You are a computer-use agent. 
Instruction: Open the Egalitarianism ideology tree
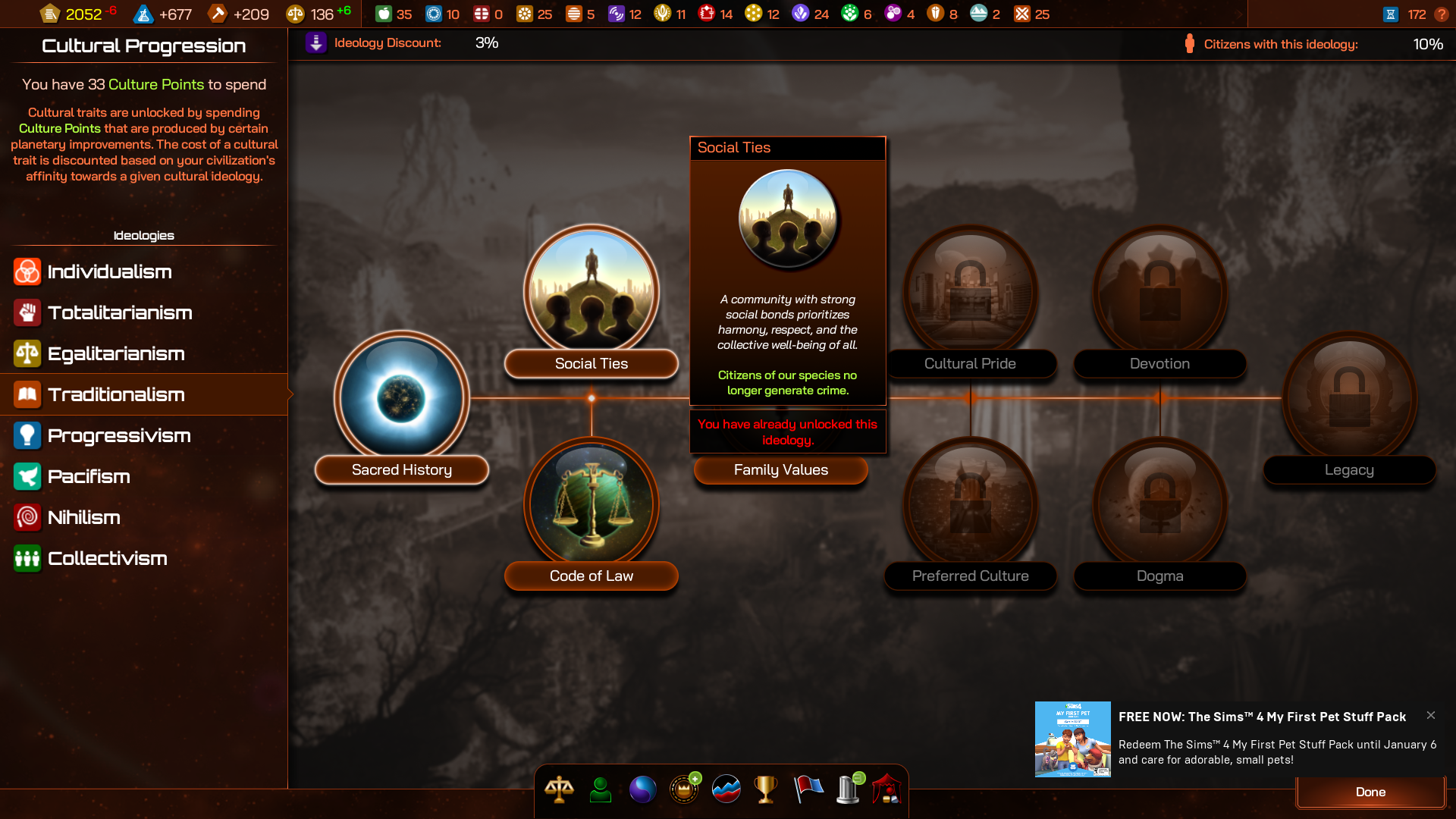click(x=115, y=353)
